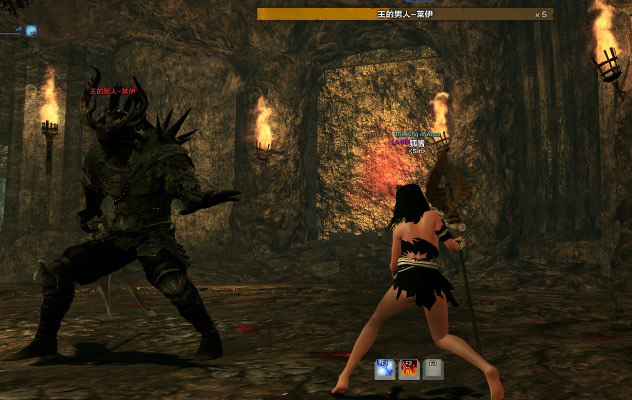
Task: Click the small blue buff icon
Action: coord(31,31)
